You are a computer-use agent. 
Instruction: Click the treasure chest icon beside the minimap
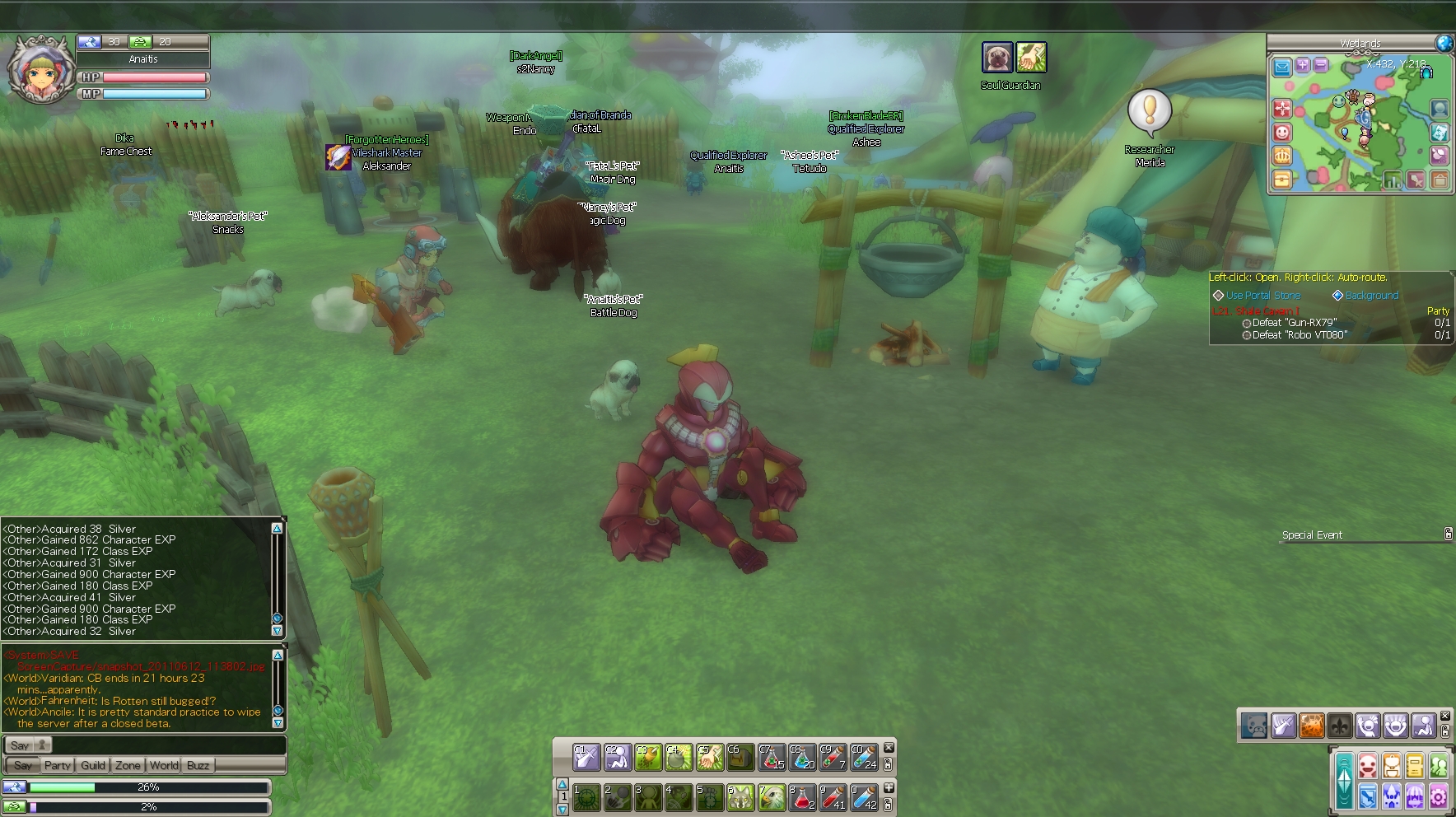tap(1282, 179)
